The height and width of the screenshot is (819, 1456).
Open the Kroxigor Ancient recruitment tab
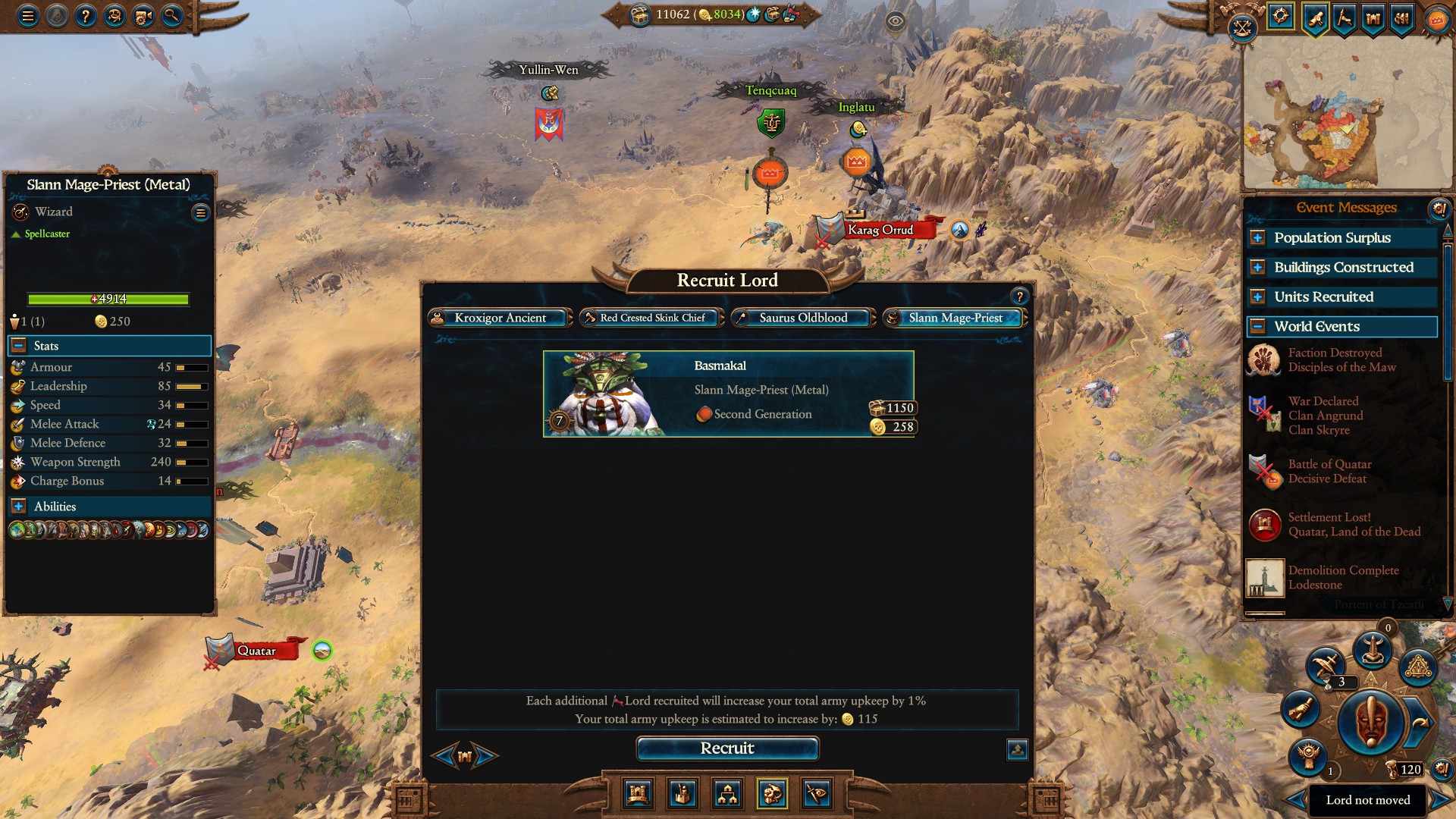[x=499, y=318]
